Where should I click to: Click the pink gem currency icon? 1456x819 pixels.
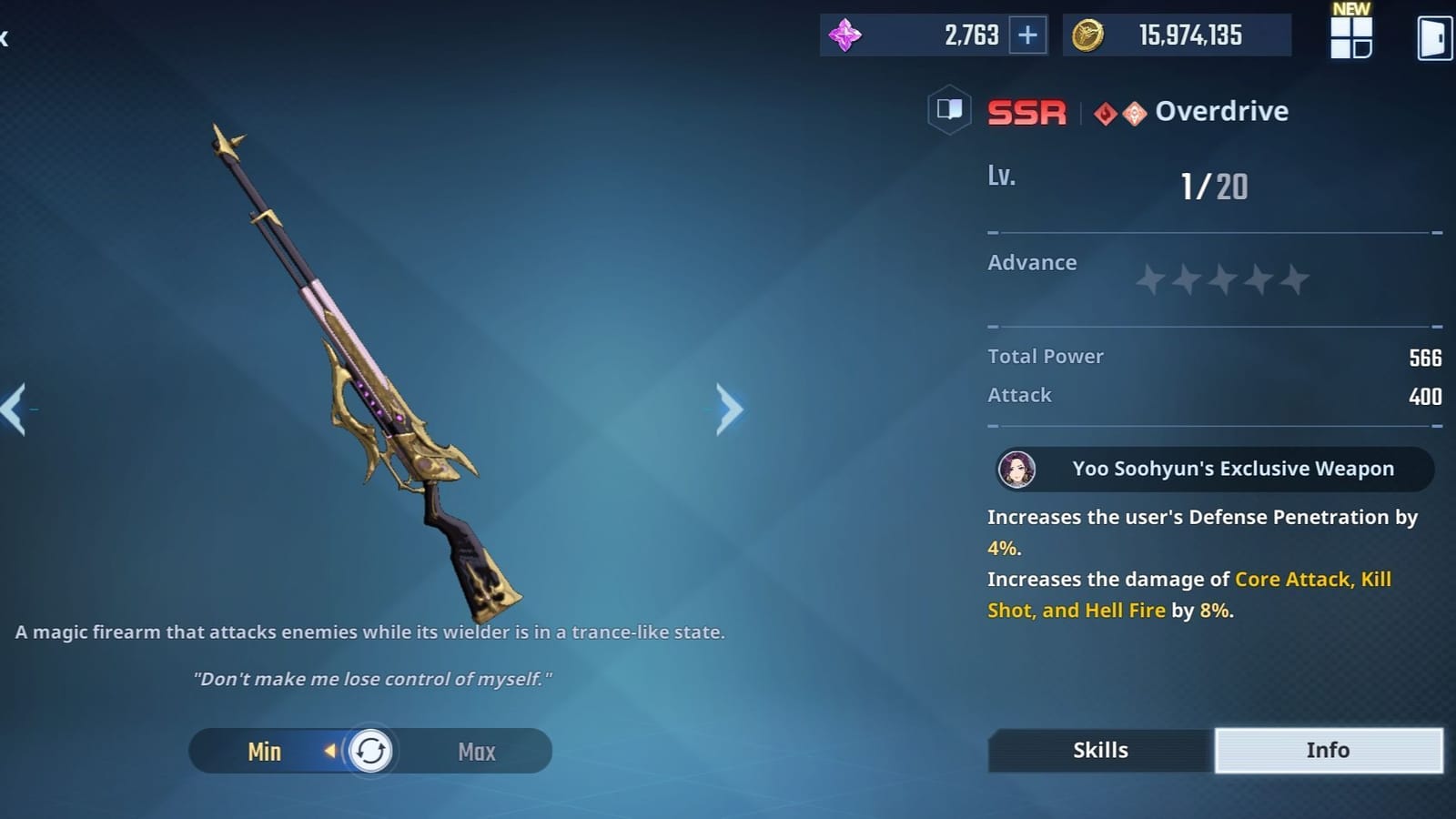[846, 34]
